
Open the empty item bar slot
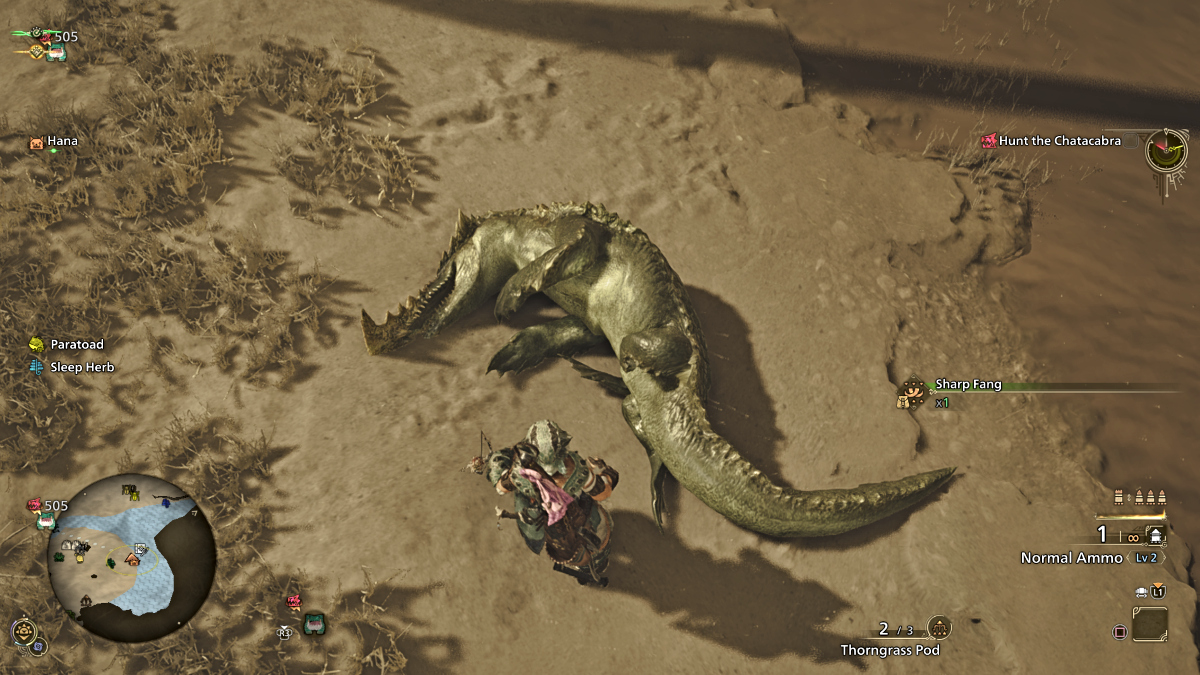[x=1150, y=625]
